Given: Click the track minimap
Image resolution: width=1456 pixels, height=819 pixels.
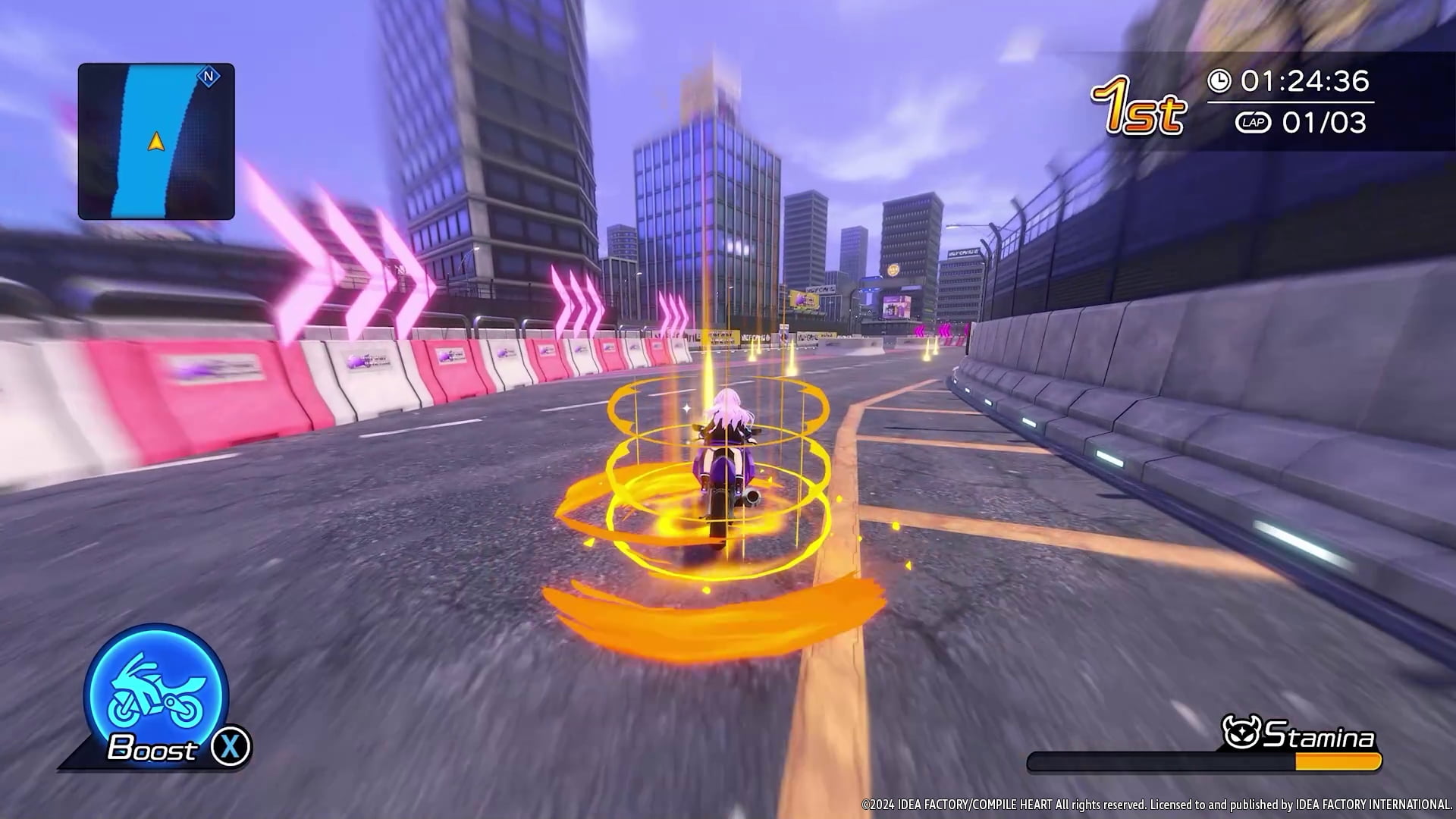Looking at the screenshot, I should [x=156, y=142].
